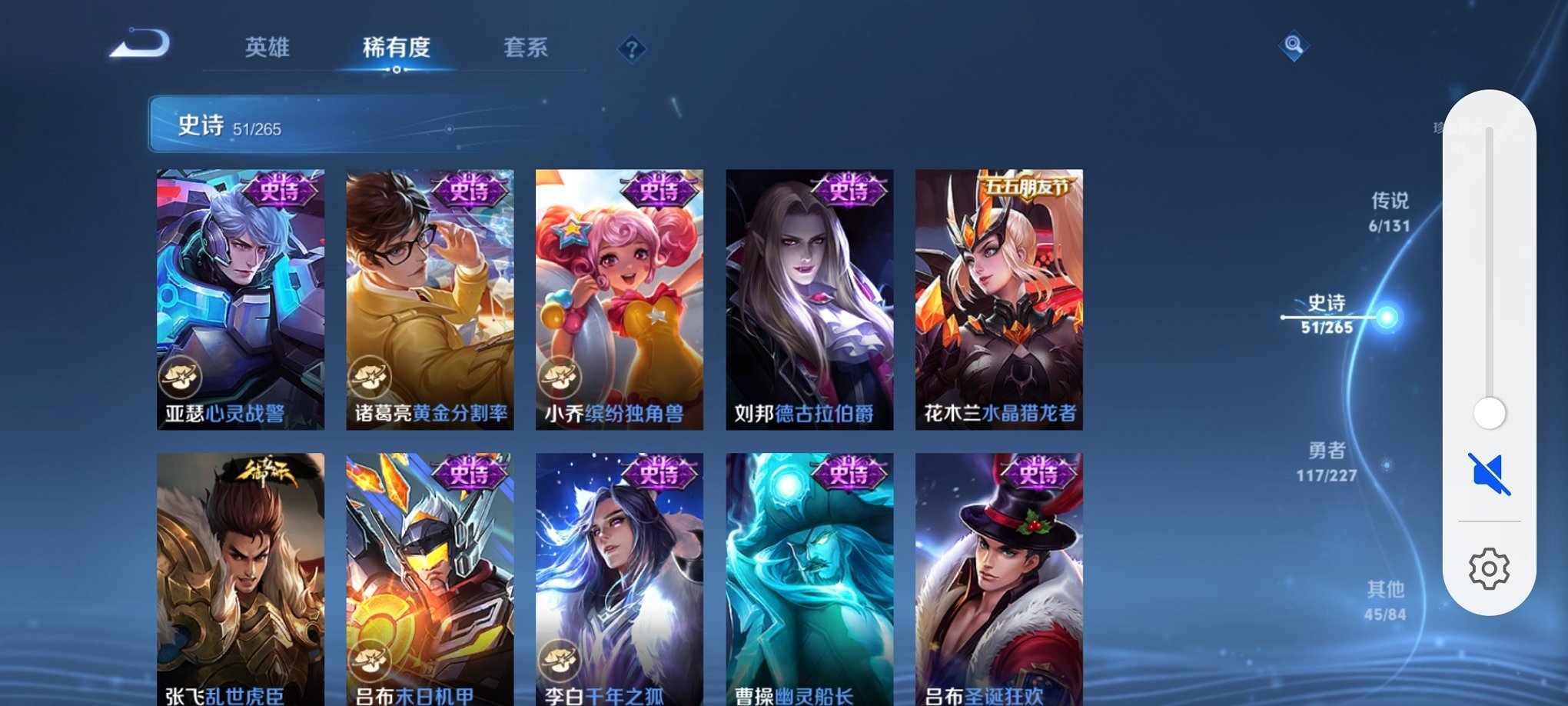Click the help question mark icon
The width and height of the screenshot is (1568, 706).
pos(632,50)
